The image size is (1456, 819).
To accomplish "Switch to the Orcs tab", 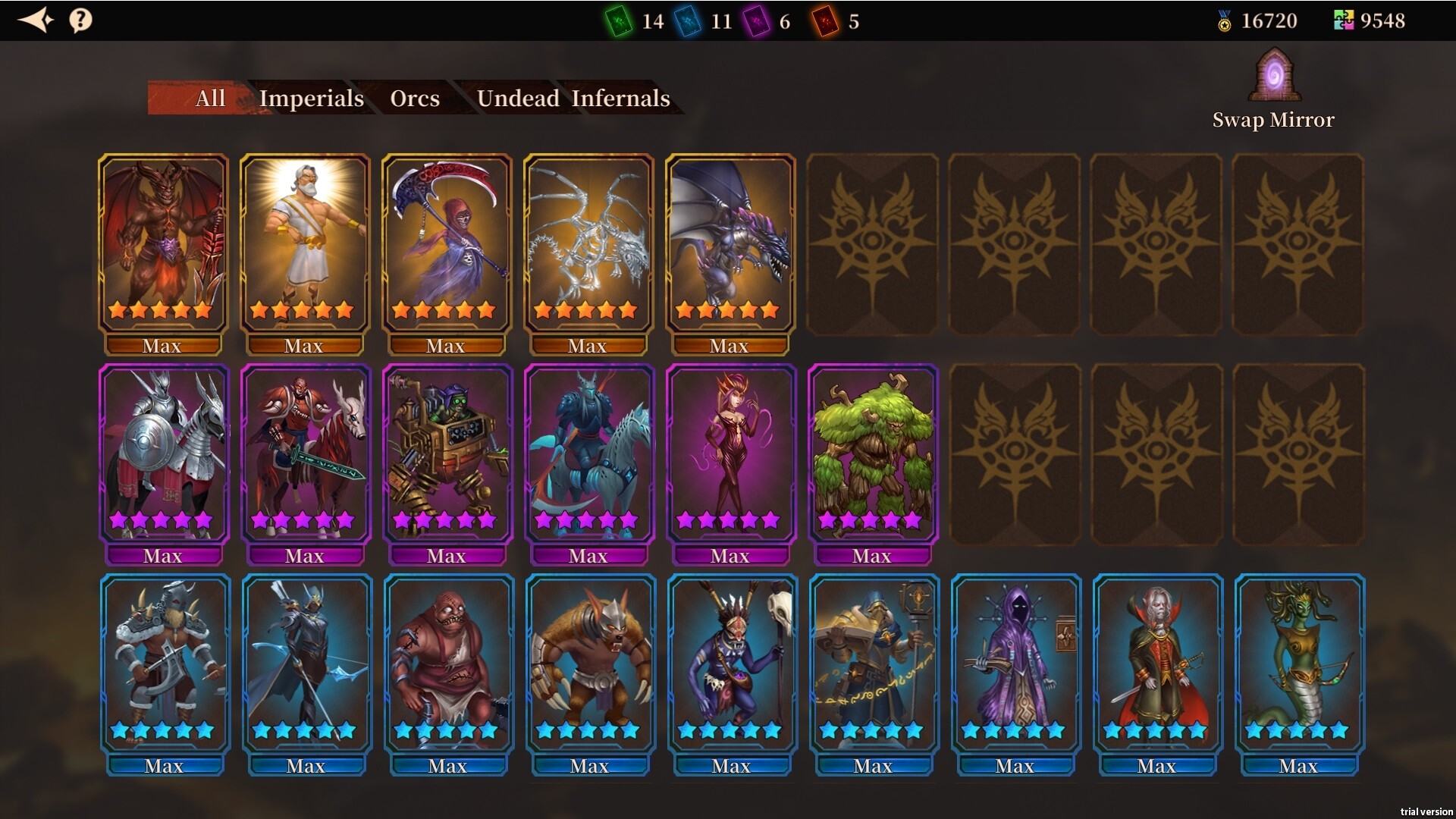I will (x=414, y=99).
